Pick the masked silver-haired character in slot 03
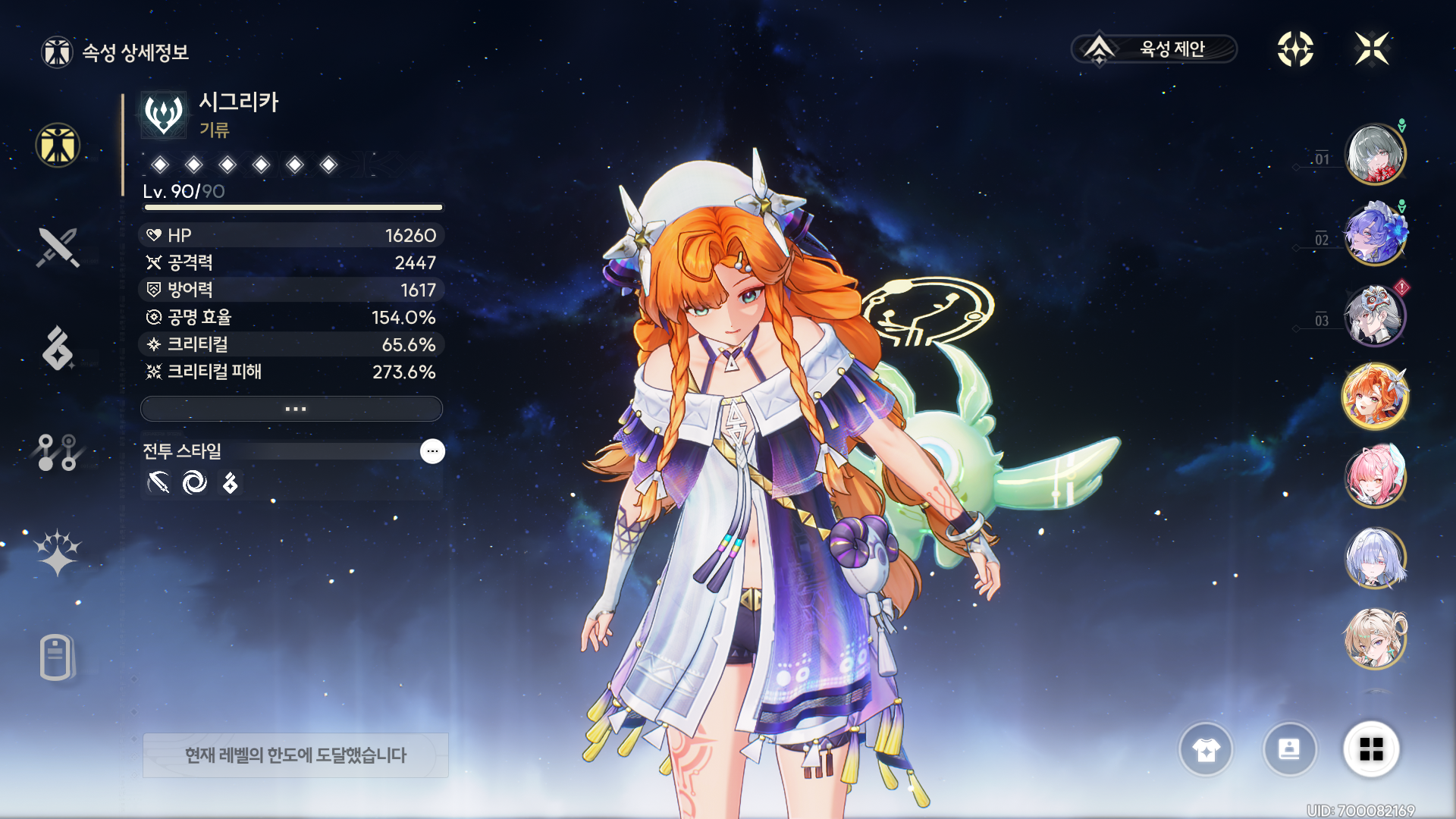Viewport: 1456px width, 819px height. 1375,315
